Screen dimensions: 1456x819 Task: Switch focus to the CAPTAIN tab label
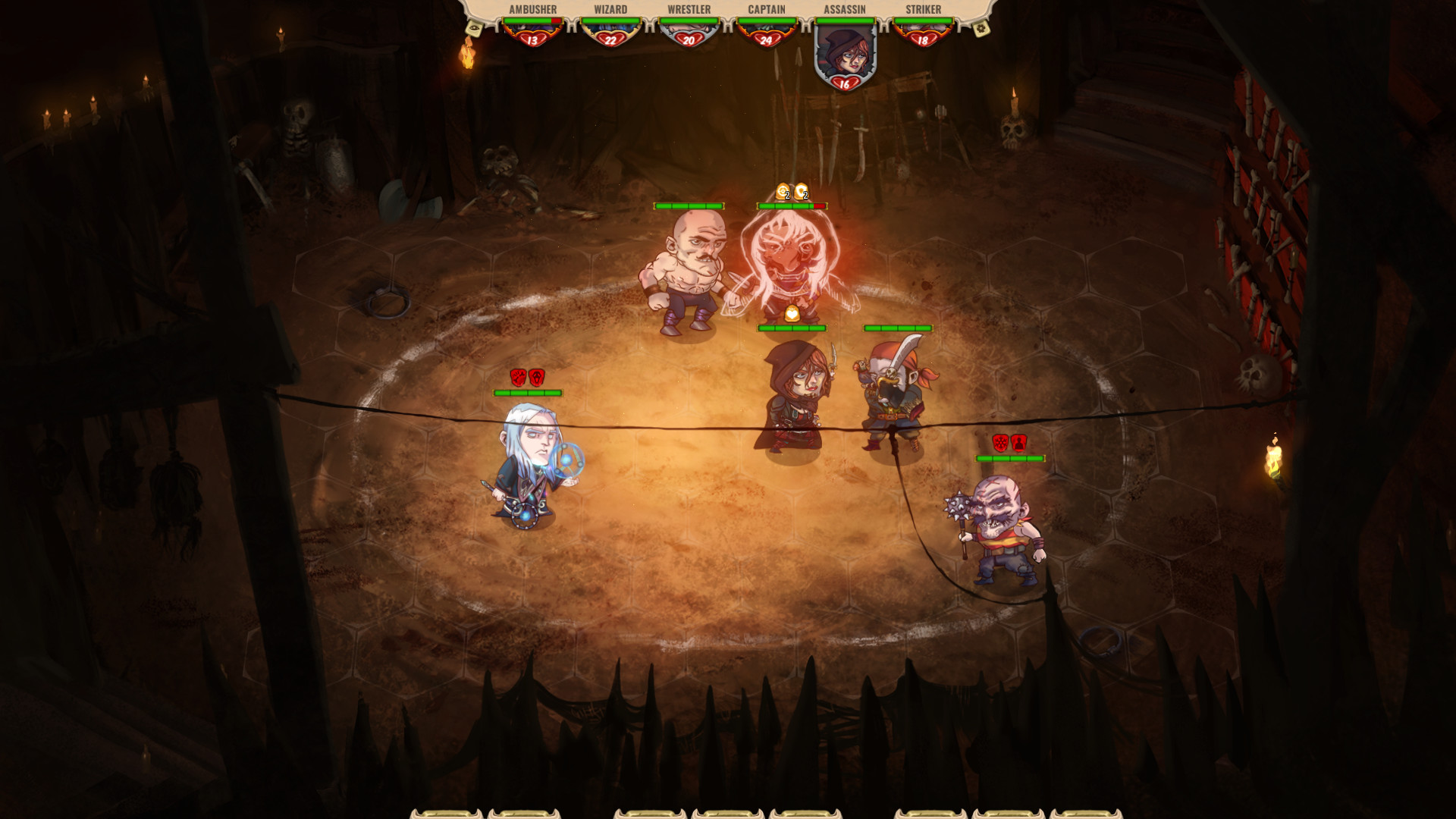(x=768, y=9)
